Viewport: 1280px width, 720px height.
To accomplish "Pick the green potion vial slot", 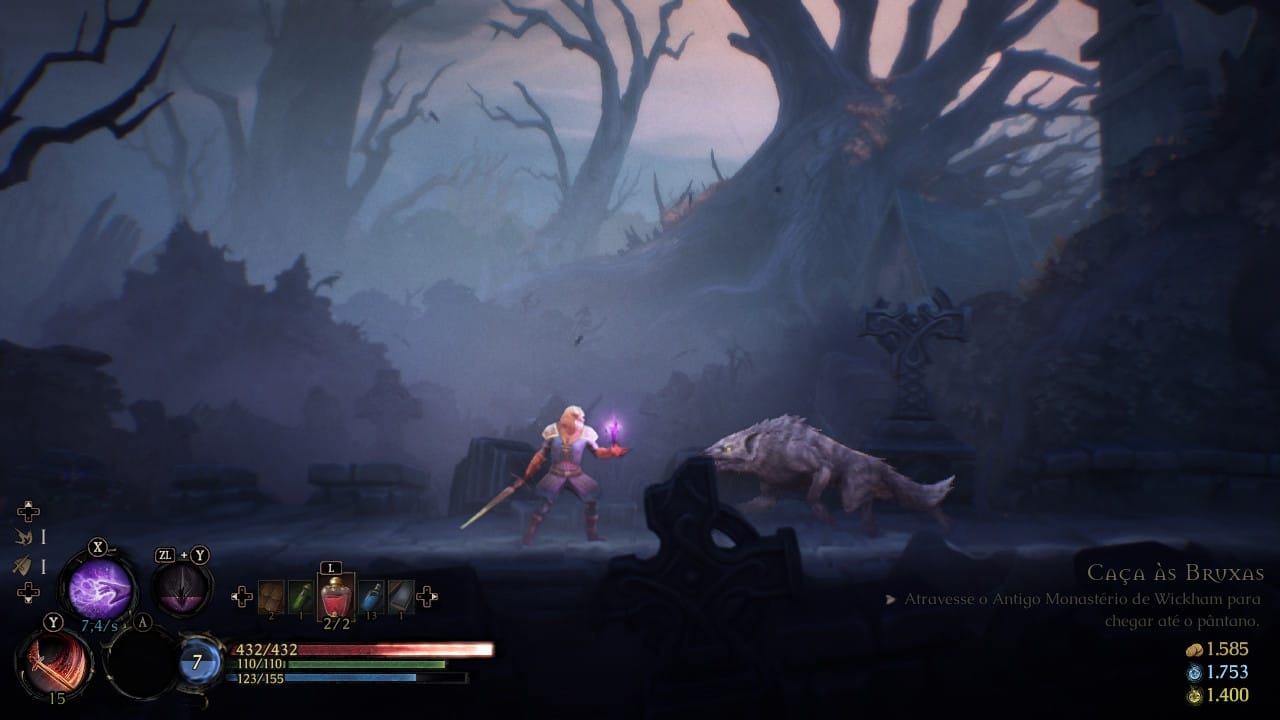I will (302, 597).
